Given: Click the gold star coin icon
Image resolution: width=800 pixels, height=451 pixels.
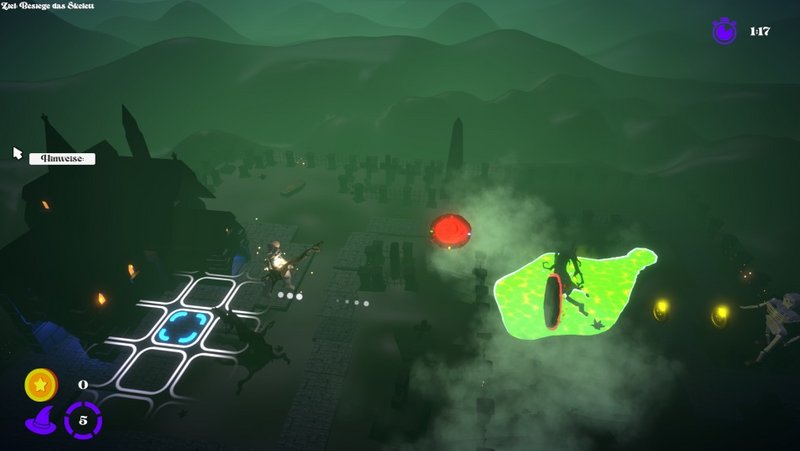Looking at the screenshot, I should tap(41, 384).
